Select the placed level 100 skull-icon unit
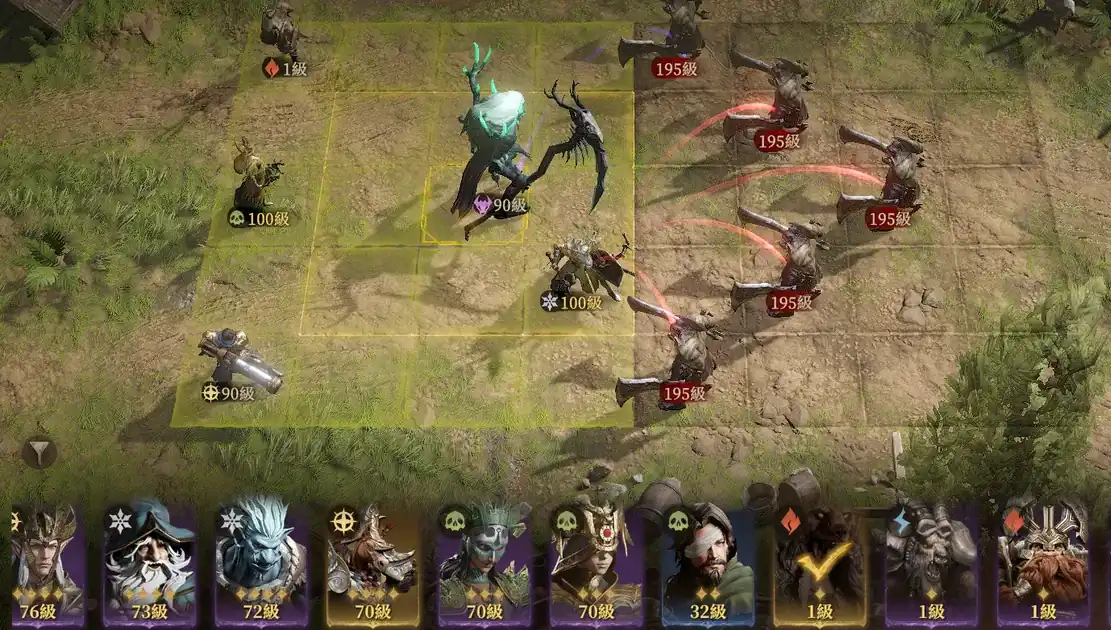The image size is (1111, 630). tap(257, 180)
